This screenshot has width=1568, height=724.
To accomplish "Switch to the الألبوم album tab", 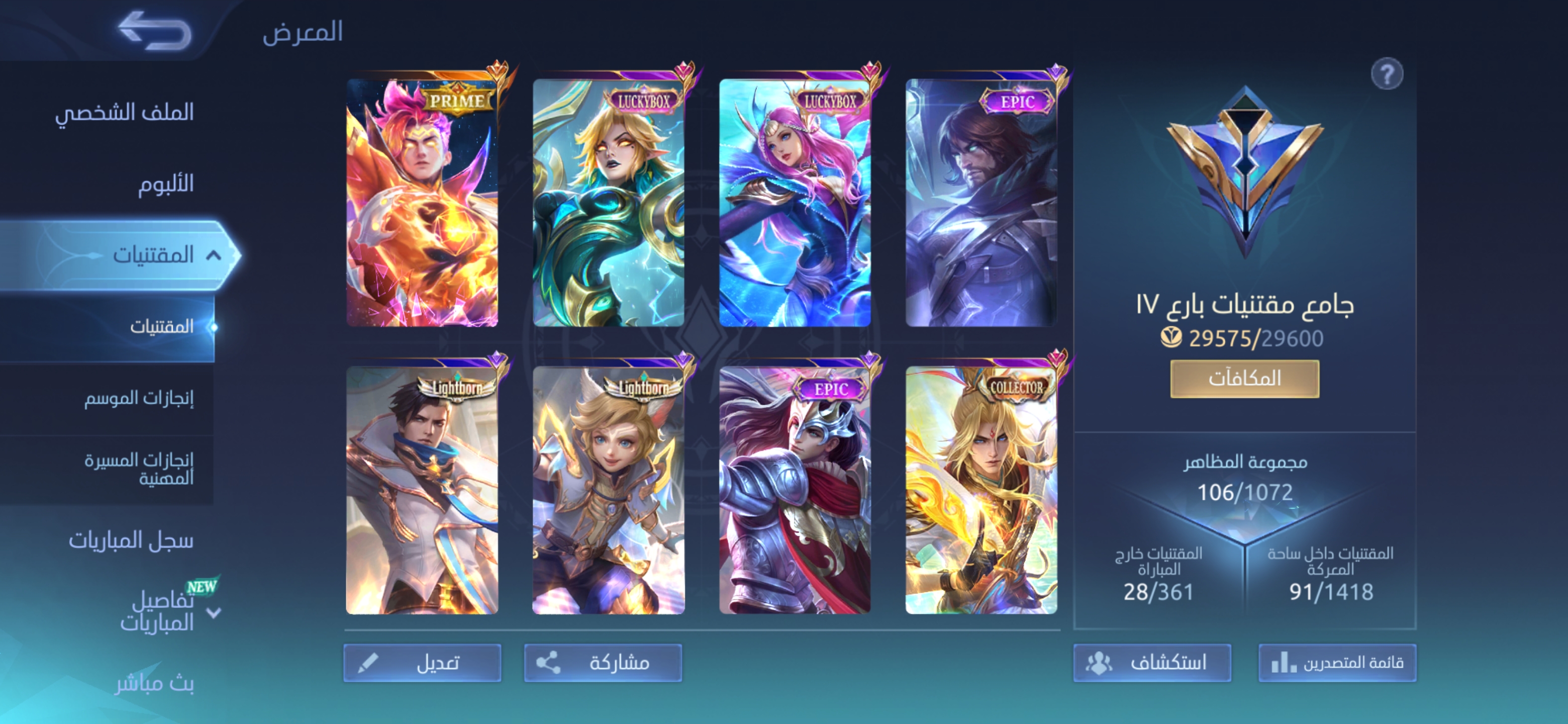I will click(165, 184).
